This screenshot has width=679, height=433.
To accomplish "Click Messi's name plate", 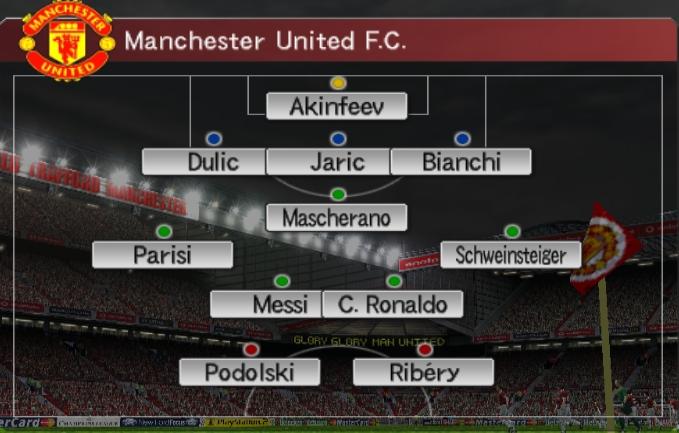I will pyautogui.click(x=266, y=303).
